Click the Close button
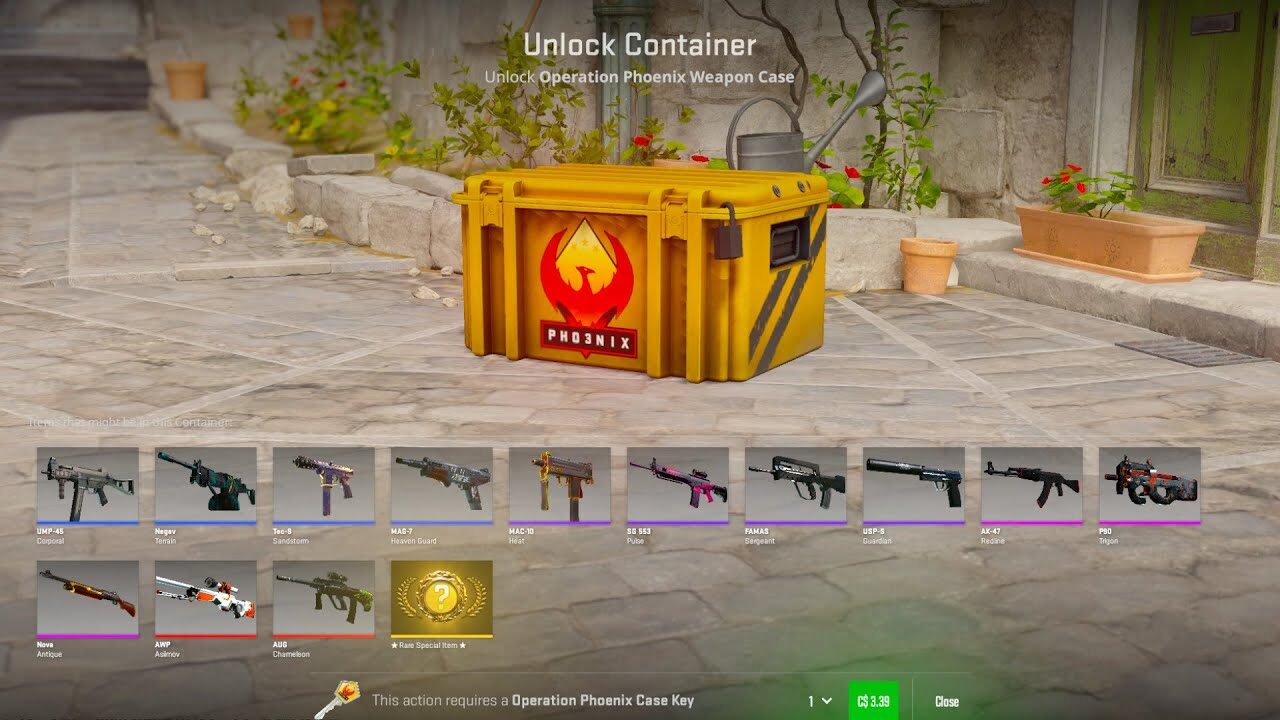Viewport: 1280px width, 720px height. click(947, 701)
